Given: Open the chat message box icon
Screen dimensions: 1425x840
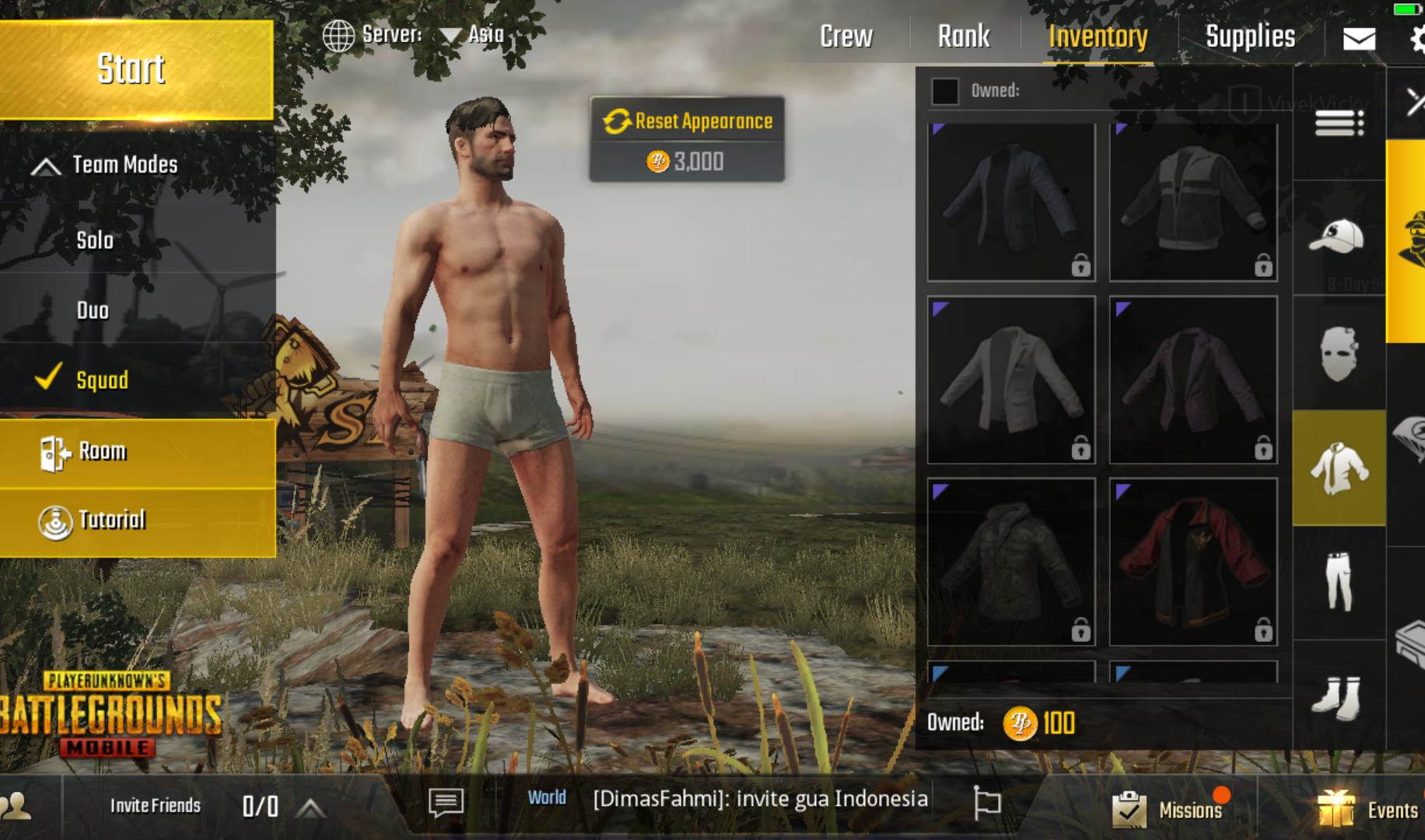Looking at the screenshot, I should [x=446, y=802].
